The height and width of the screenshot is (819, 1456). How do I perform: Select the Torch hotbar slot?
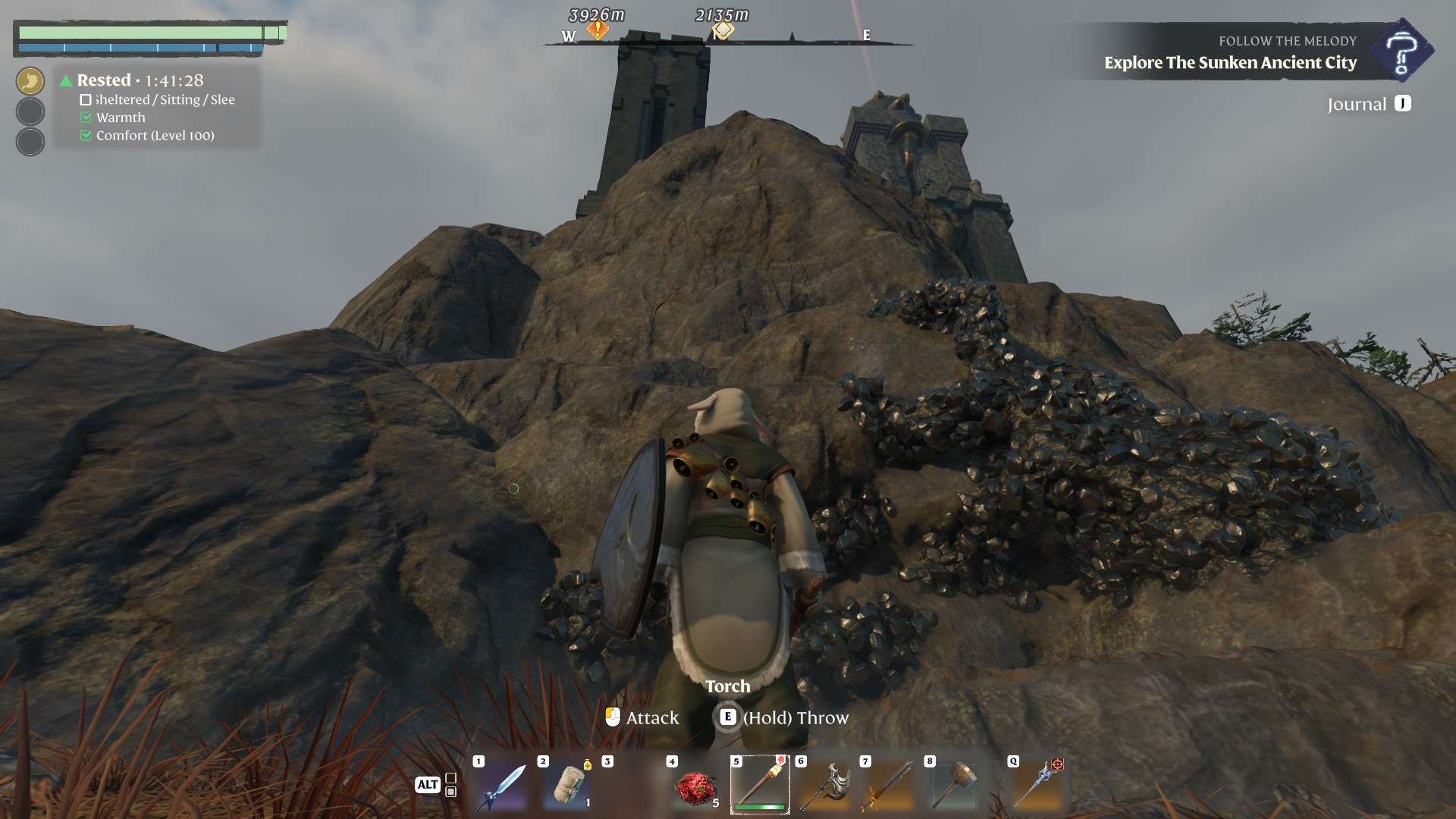coord(760,785)
